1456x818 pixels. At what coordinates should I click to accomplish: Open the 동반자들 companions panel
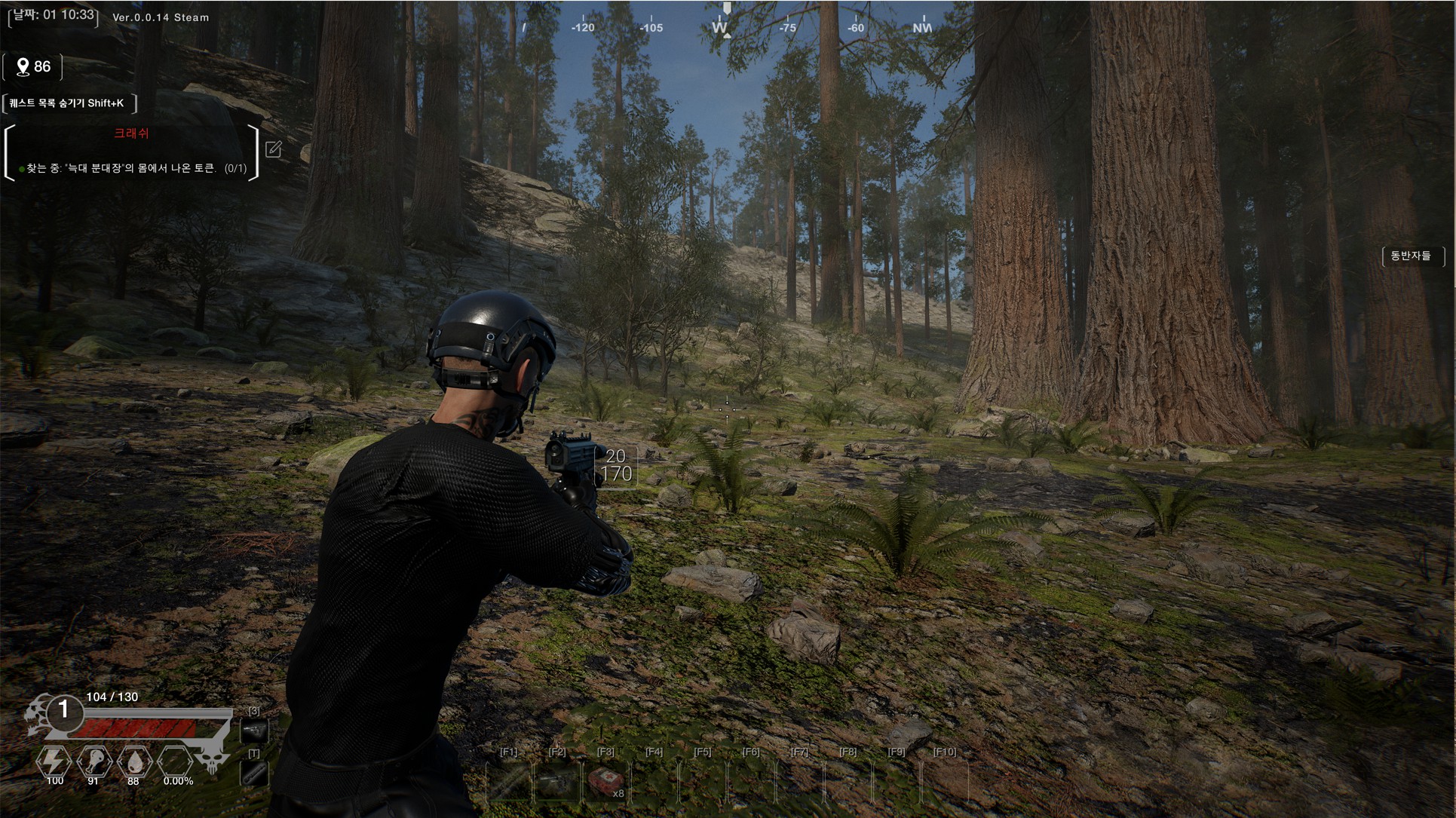[1411, 256]
